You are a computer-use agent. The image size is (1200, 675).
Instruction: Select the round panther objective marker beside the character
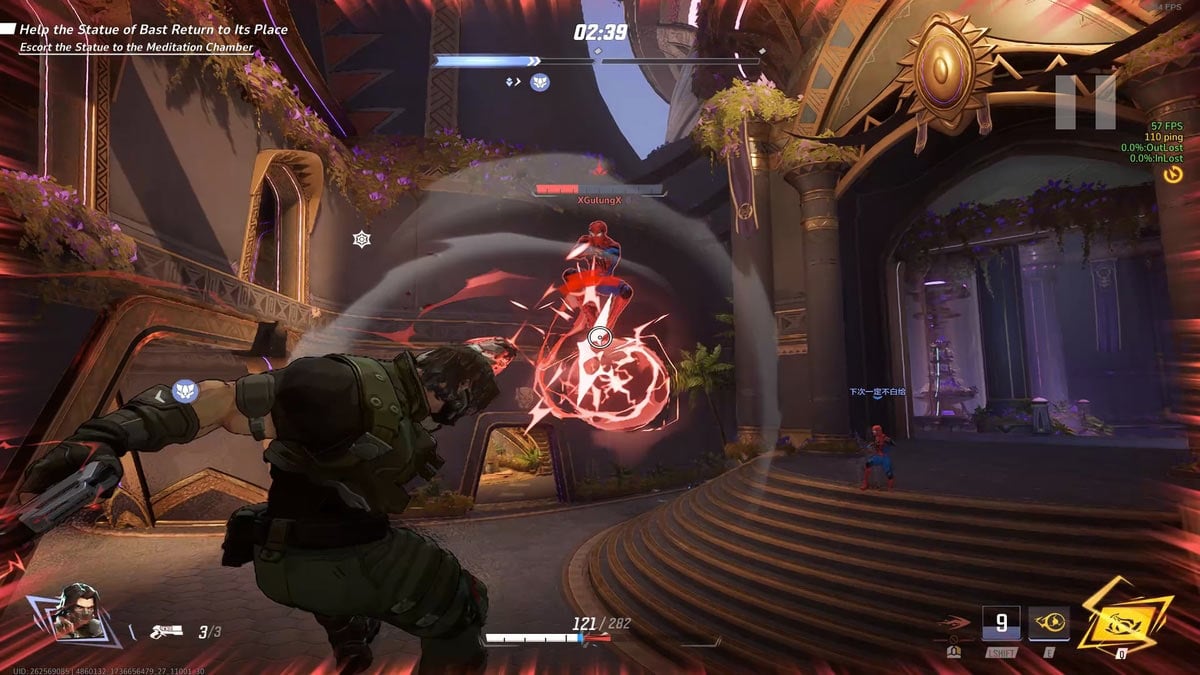click(x=183, y=390)
